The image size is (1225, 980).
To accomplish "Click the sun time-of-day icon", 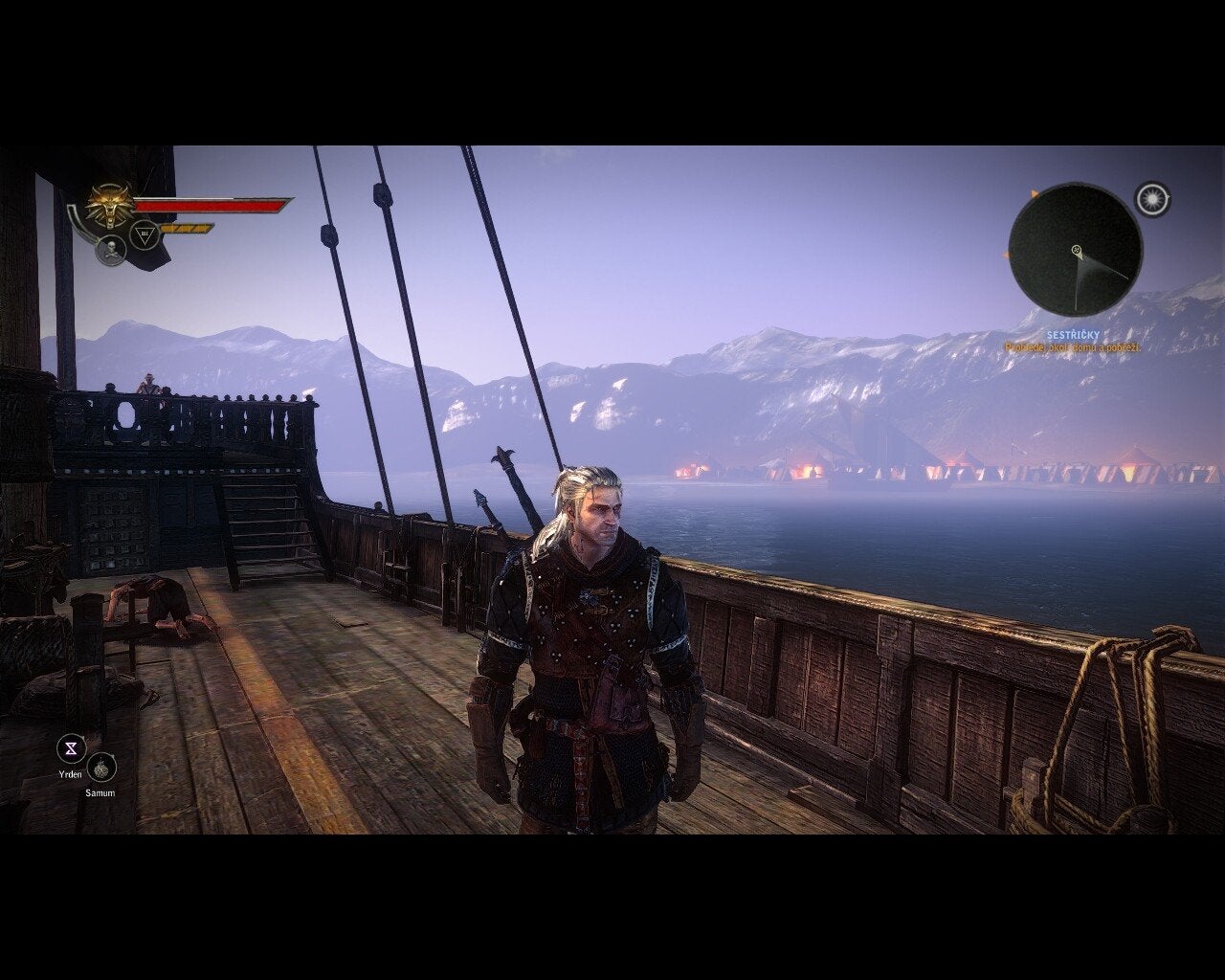I will coord(1153,199).
